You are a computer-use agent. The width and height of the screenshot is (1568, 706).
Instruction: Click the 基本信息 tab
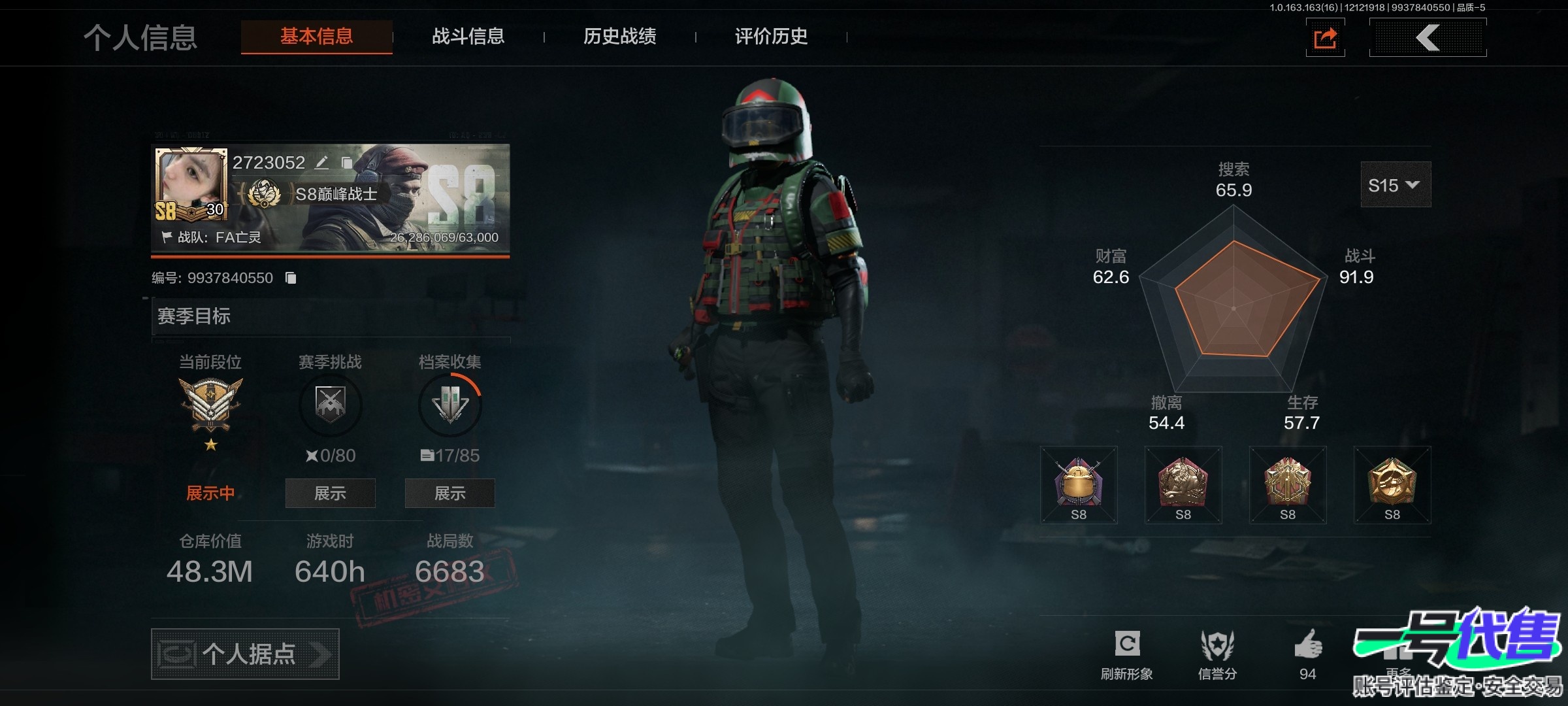click(317, 37)
